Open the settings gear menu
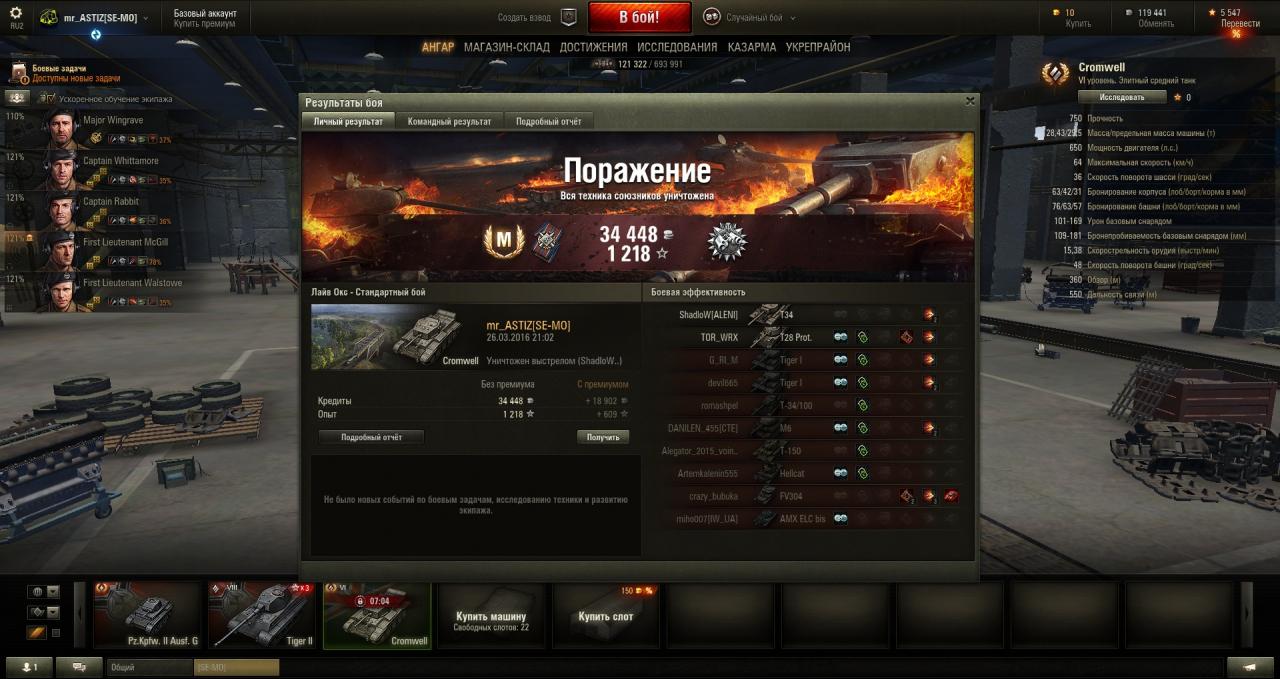The width and height of the screenshot is (1280, 679). [15, 14]
